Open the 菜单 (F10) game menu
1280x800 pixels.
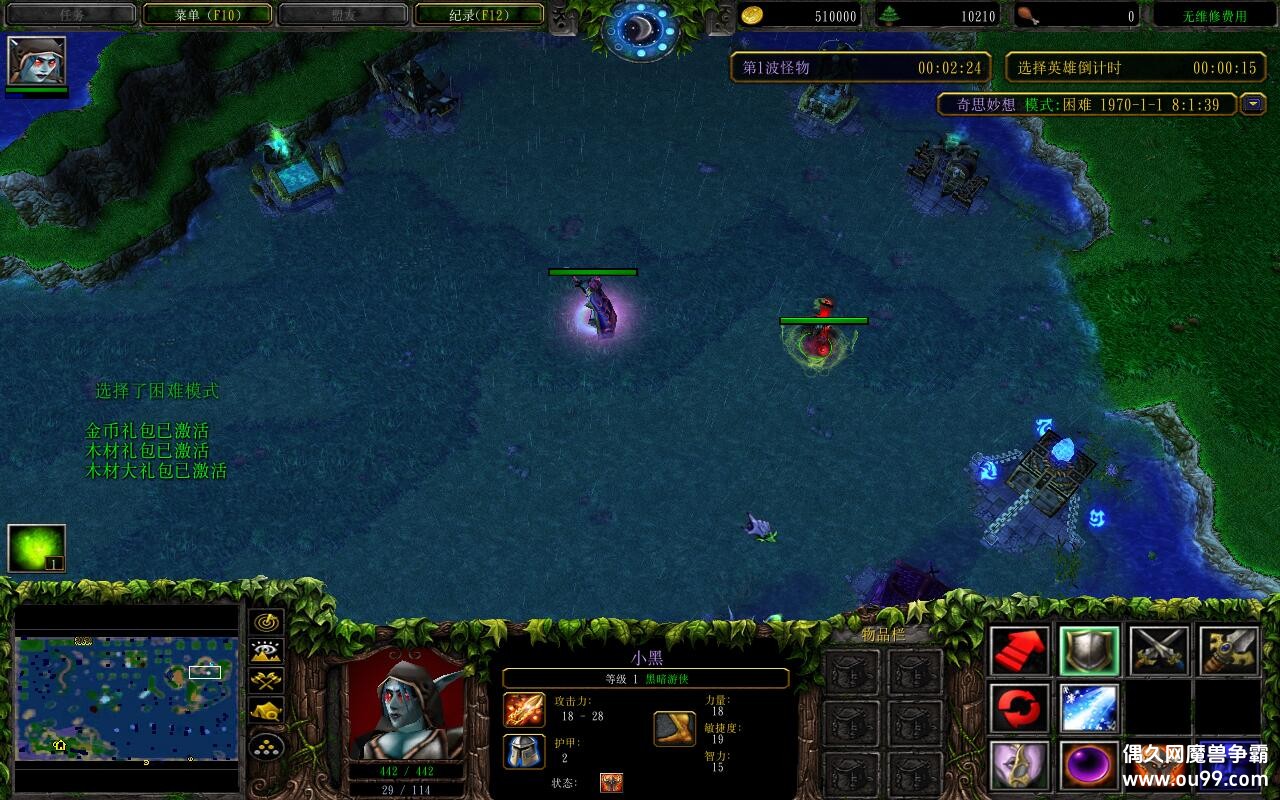[208, 14]
